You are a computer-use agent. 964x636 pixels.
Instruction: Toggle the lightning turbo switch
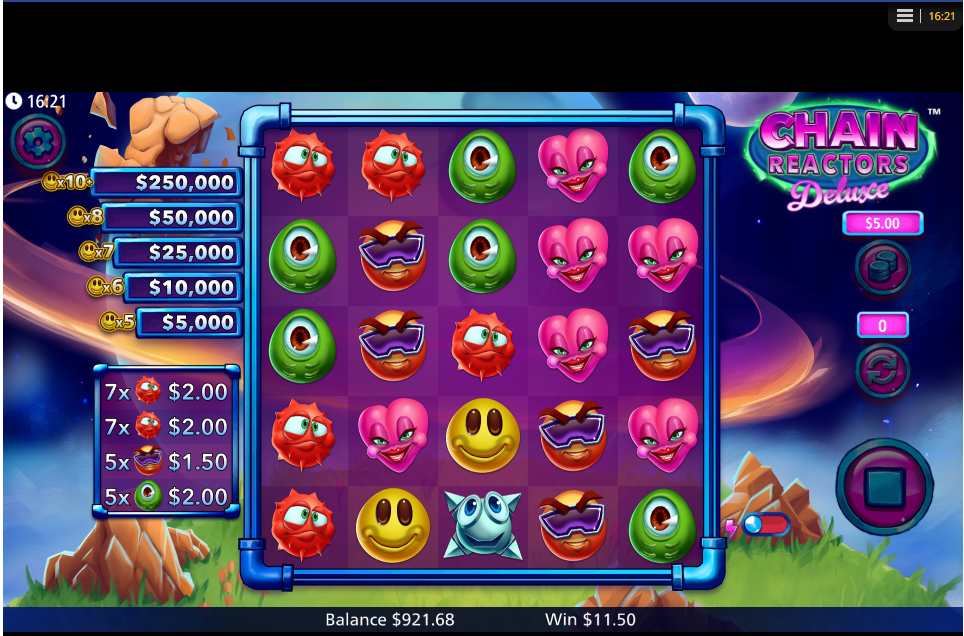click(x=765, y=524)
